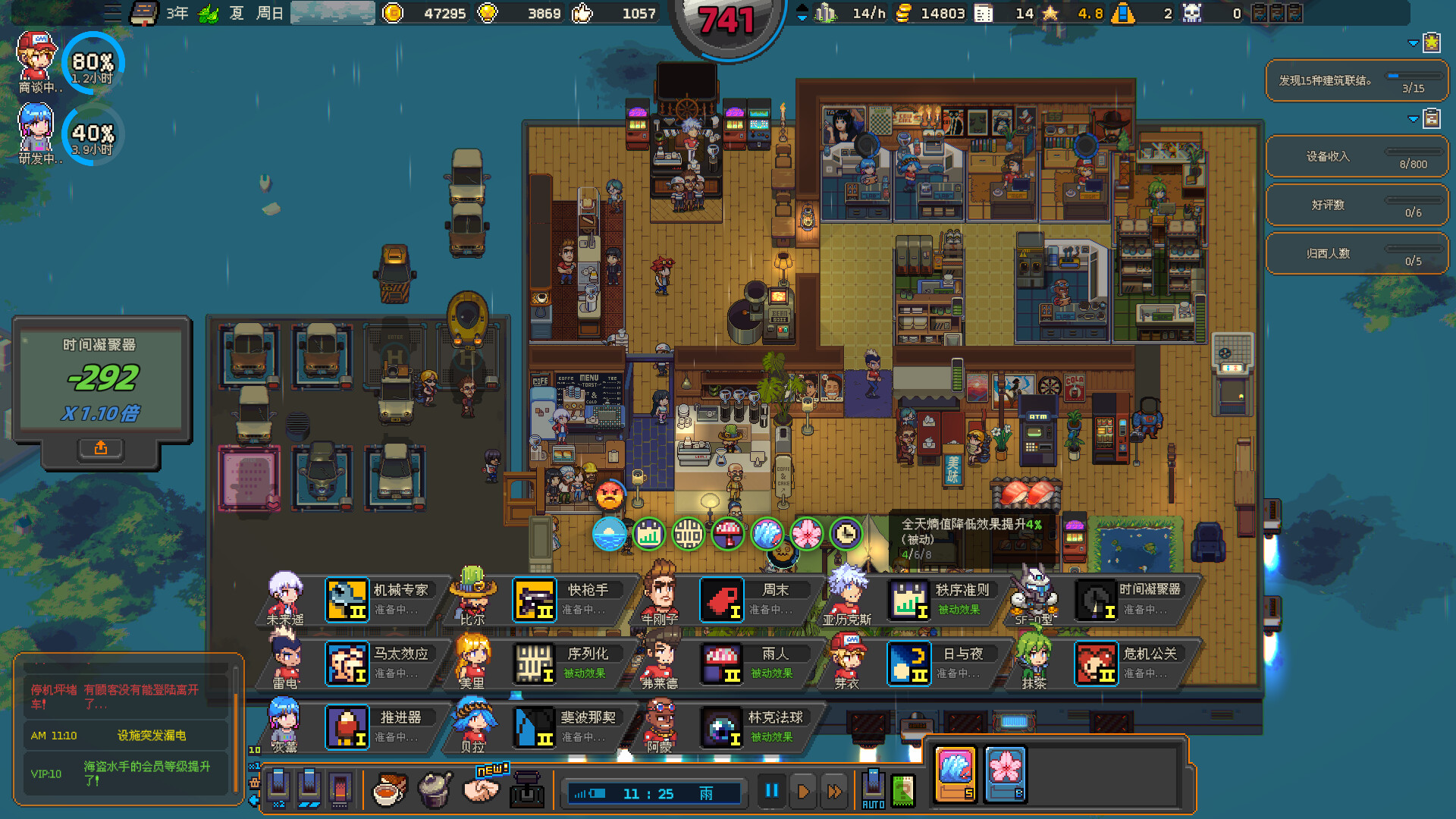
Task: Collapse the achievements panel via its blue arrow
Action: pyautogui.click(x=1412, y=118)
